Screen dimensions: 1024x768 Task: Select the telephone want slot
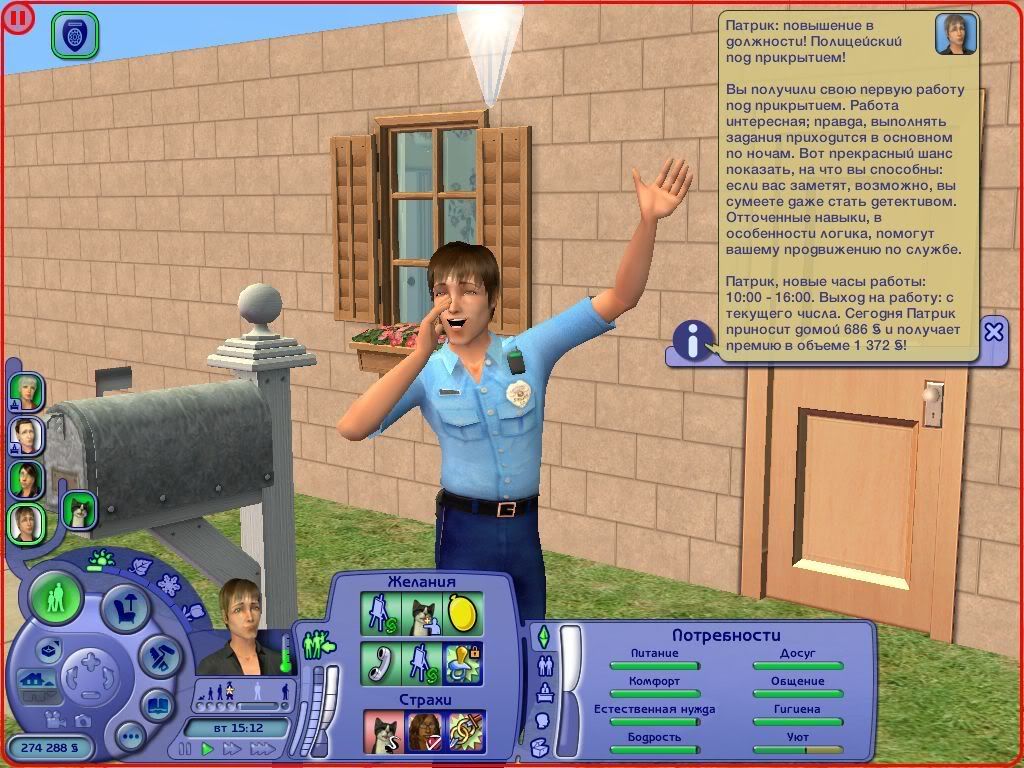pyautogui.click(x=380, y=664)
